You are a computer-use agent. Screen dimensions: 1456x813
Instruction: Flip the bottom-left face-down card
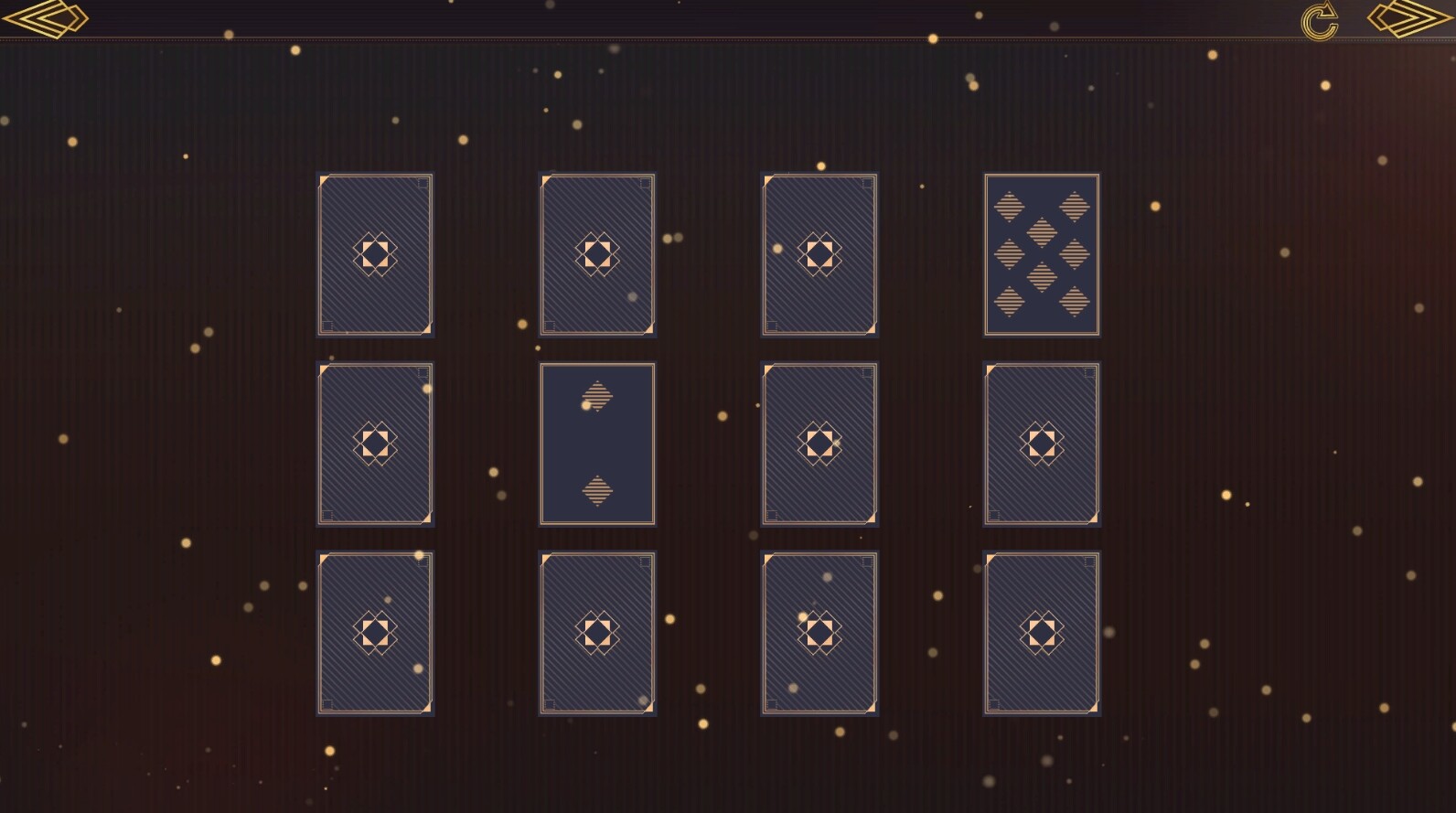(375, 631)
